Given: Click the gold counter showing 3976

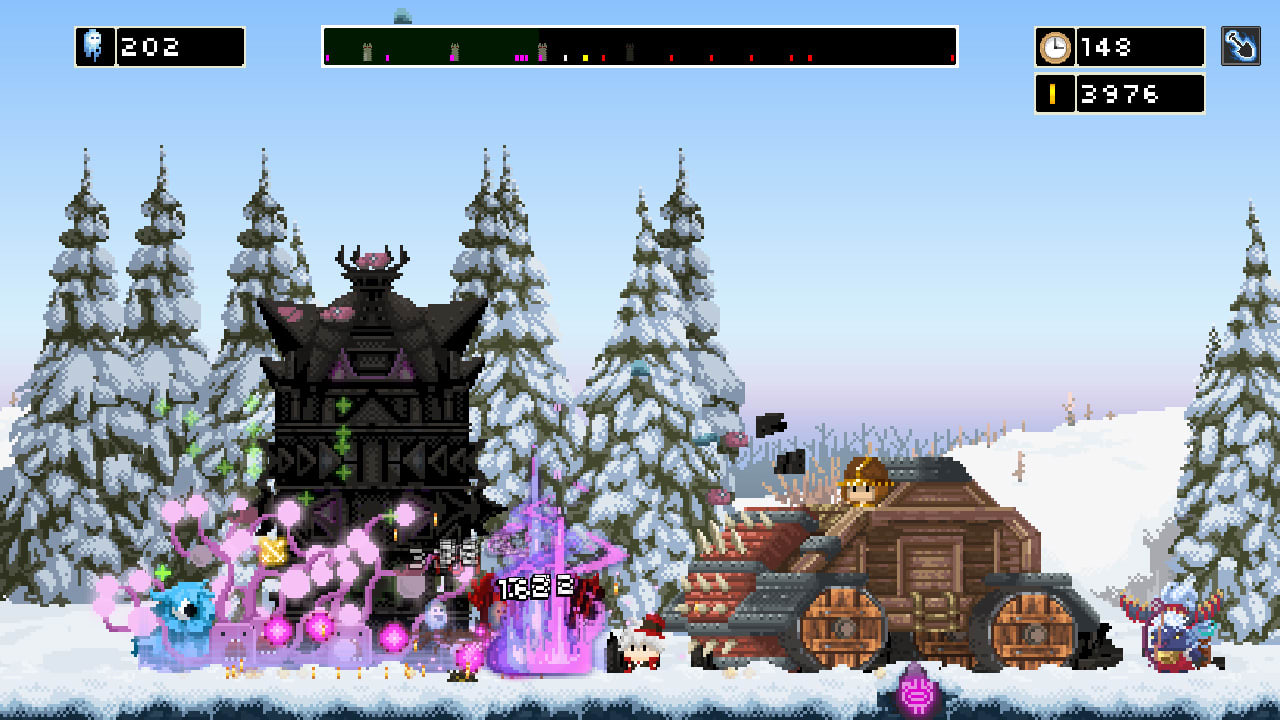Looking at the screenshot, I should click(1140, 93).
